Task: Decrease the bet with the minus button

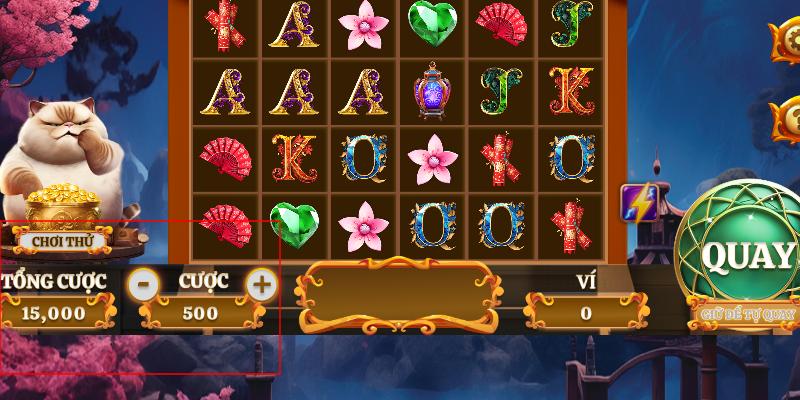Action: click(x=144, y=285)
